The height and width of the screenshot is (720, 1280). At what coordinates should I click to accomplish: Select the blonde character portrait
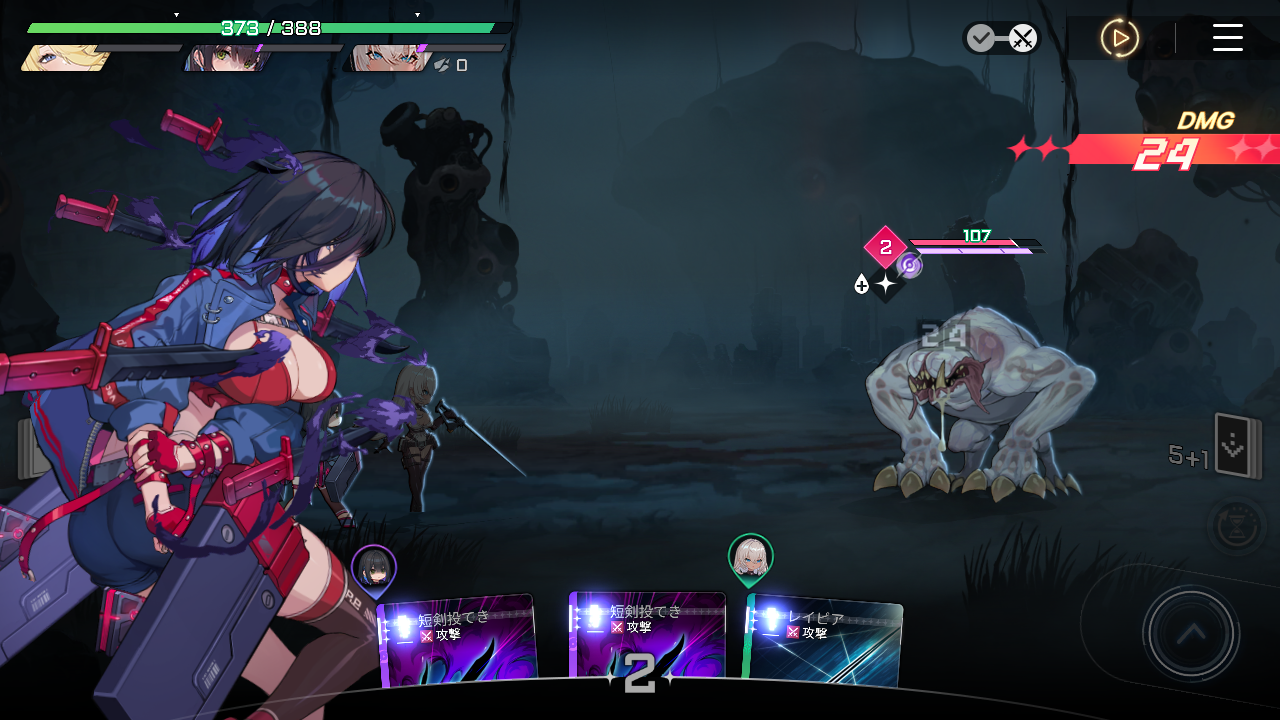coord(62,59)
